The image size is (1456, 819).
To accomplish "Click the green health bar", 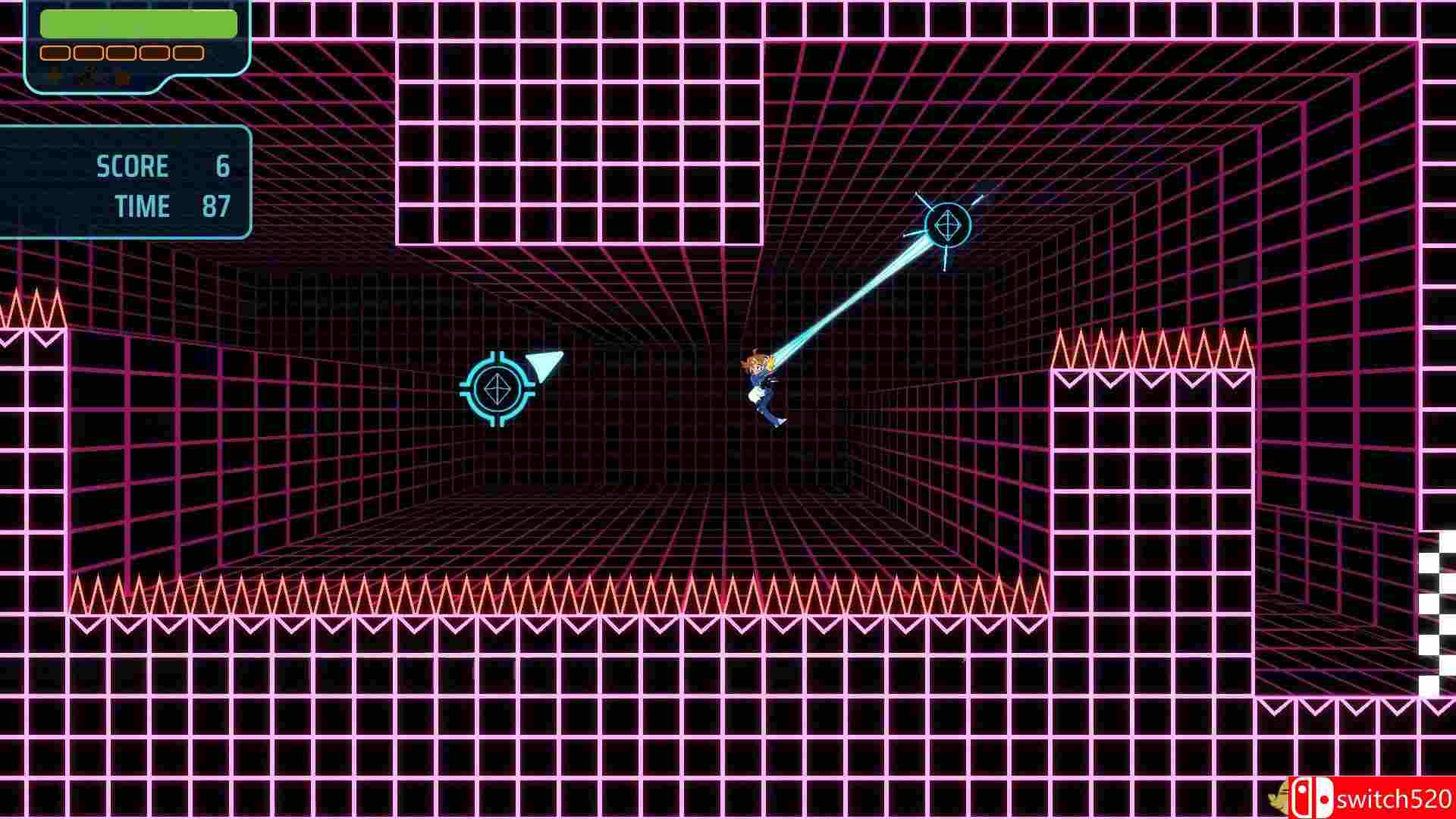I will (136, 23).
